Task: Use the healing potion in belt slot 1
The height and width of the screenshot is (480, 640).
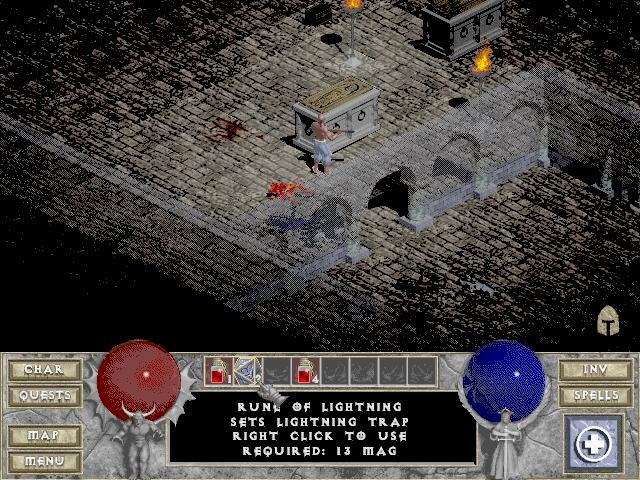Action: [218, 371]
